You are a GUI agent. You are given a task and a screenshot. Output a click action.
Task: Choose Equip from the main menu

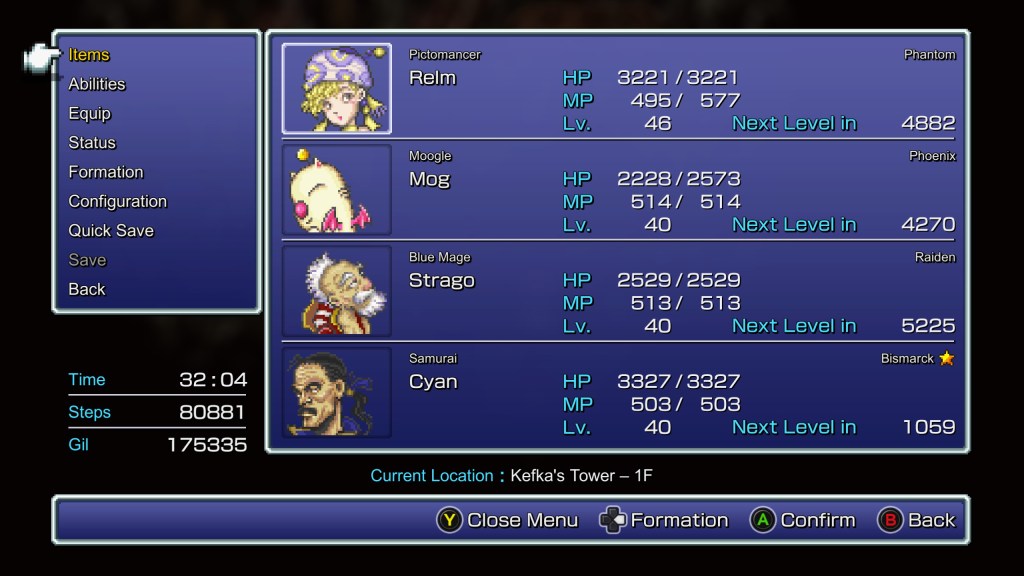pyautogui.click(x=89, y=113)
